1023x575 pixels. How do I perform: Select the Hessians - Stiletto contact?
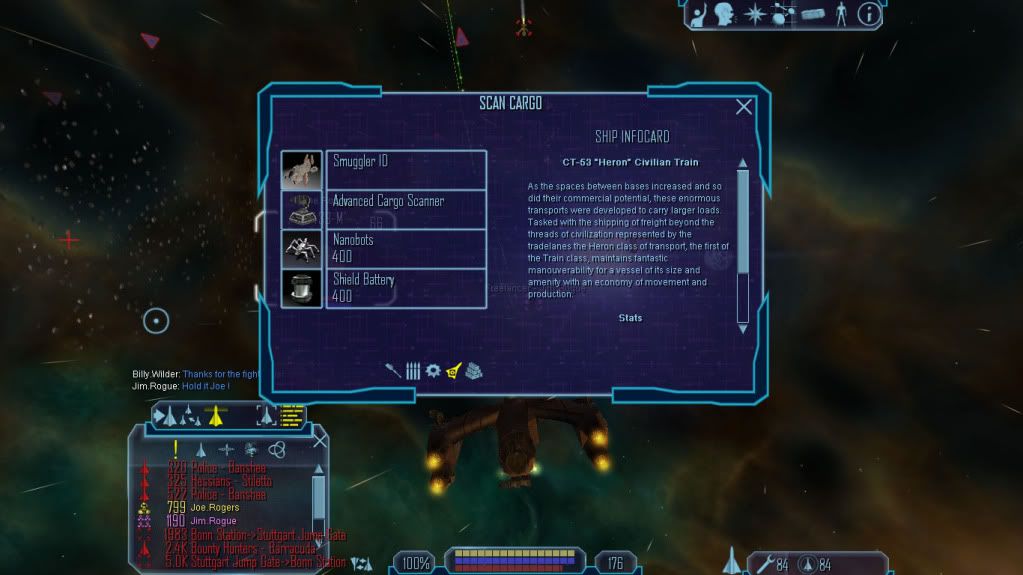[x=232, y=481]
